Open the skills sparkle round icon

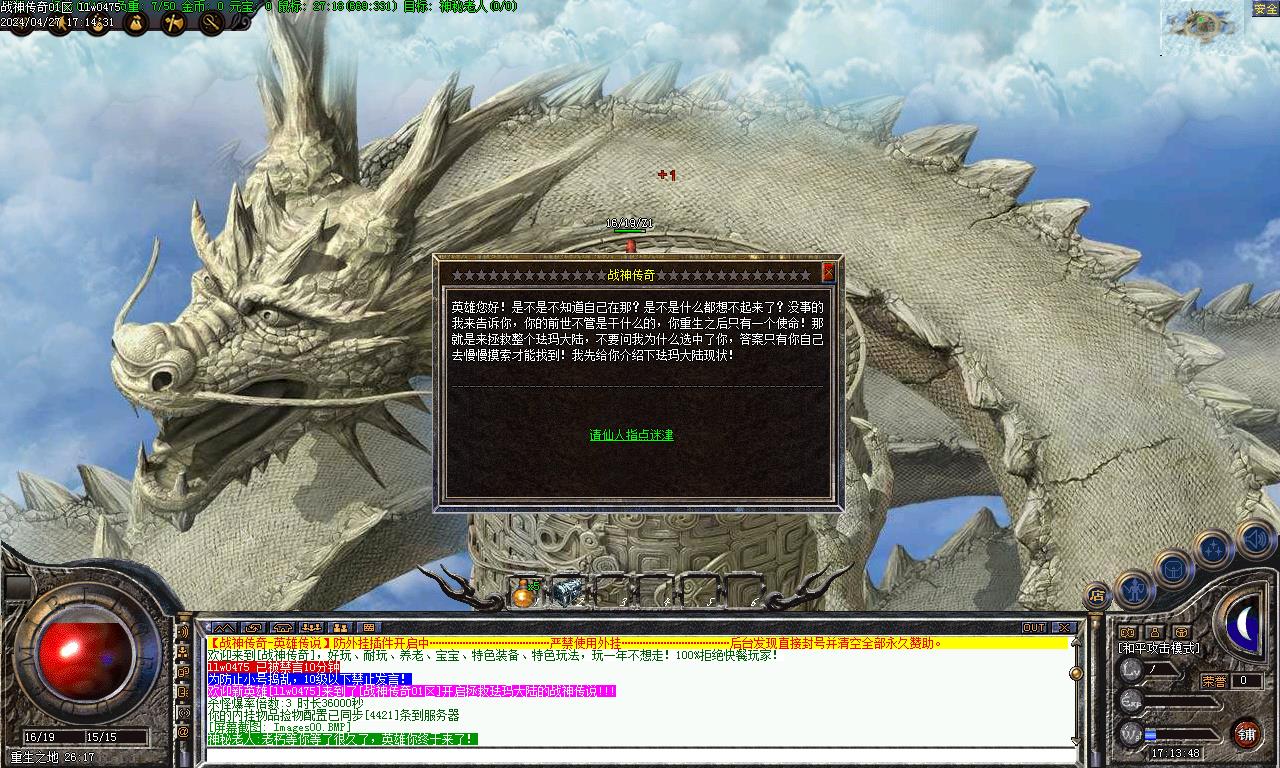(1213, 549)
